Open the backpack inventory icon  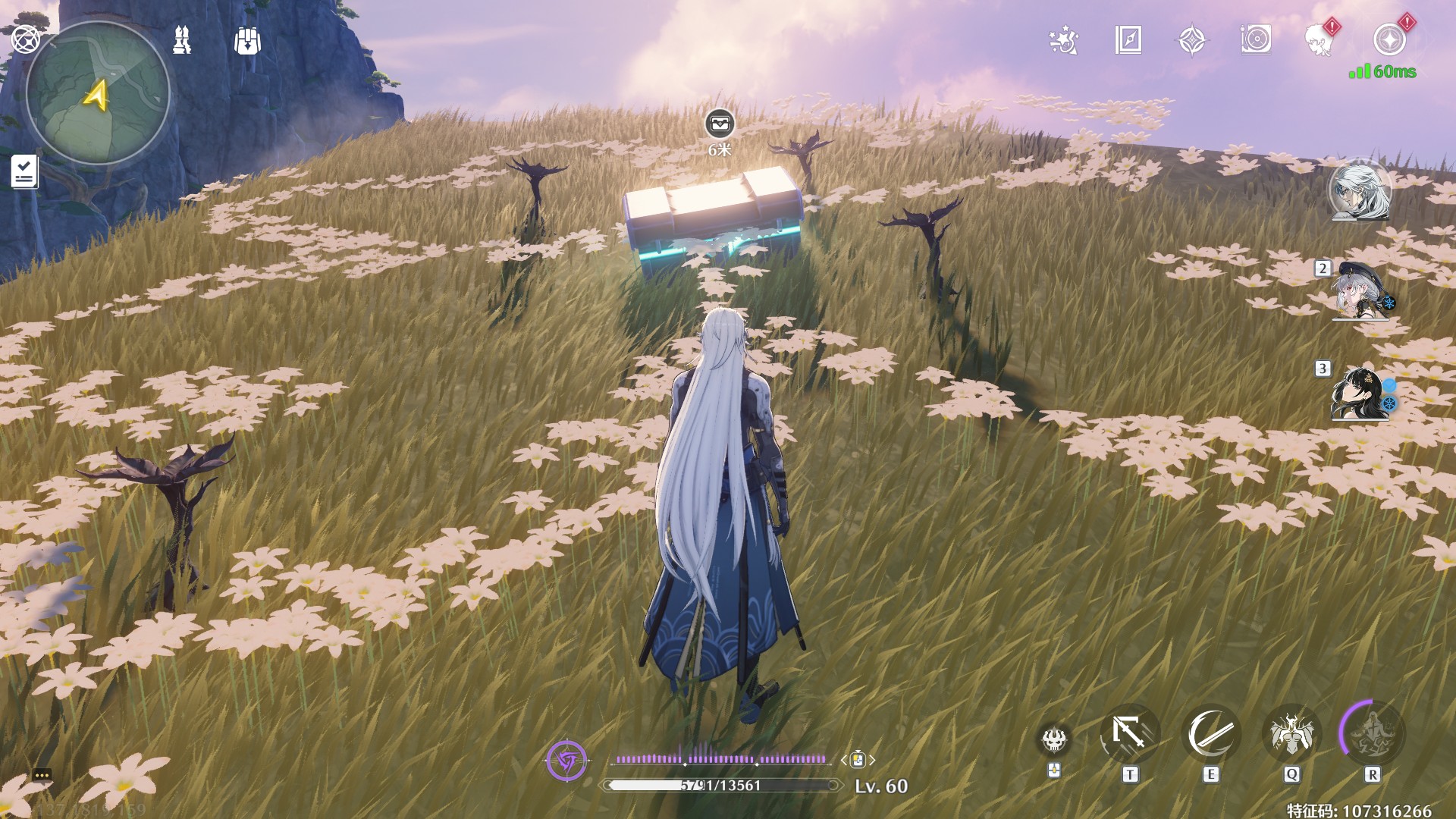click(x=247, y=41)
